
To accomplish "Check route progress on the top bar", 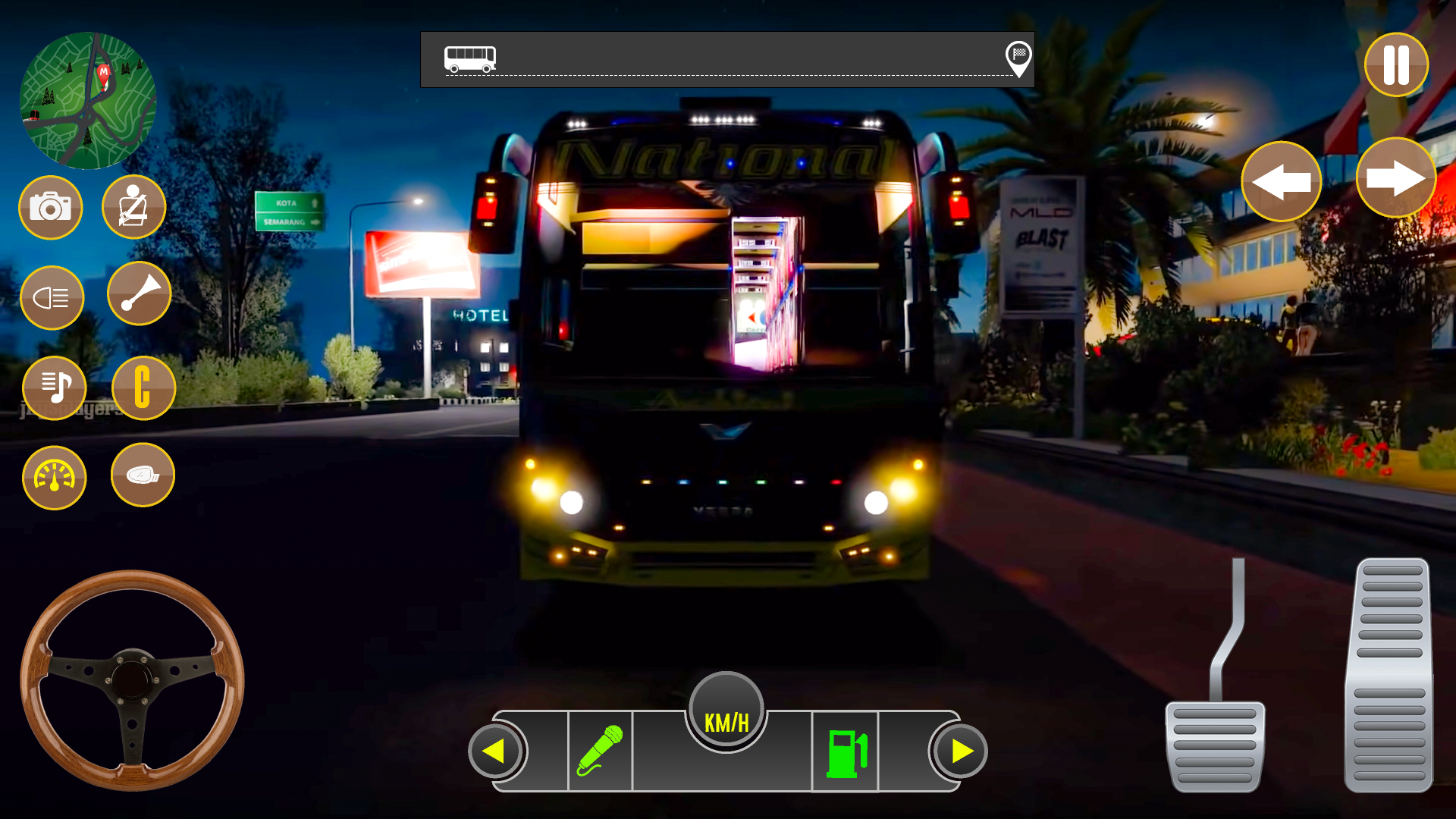I will pos(728,61).
